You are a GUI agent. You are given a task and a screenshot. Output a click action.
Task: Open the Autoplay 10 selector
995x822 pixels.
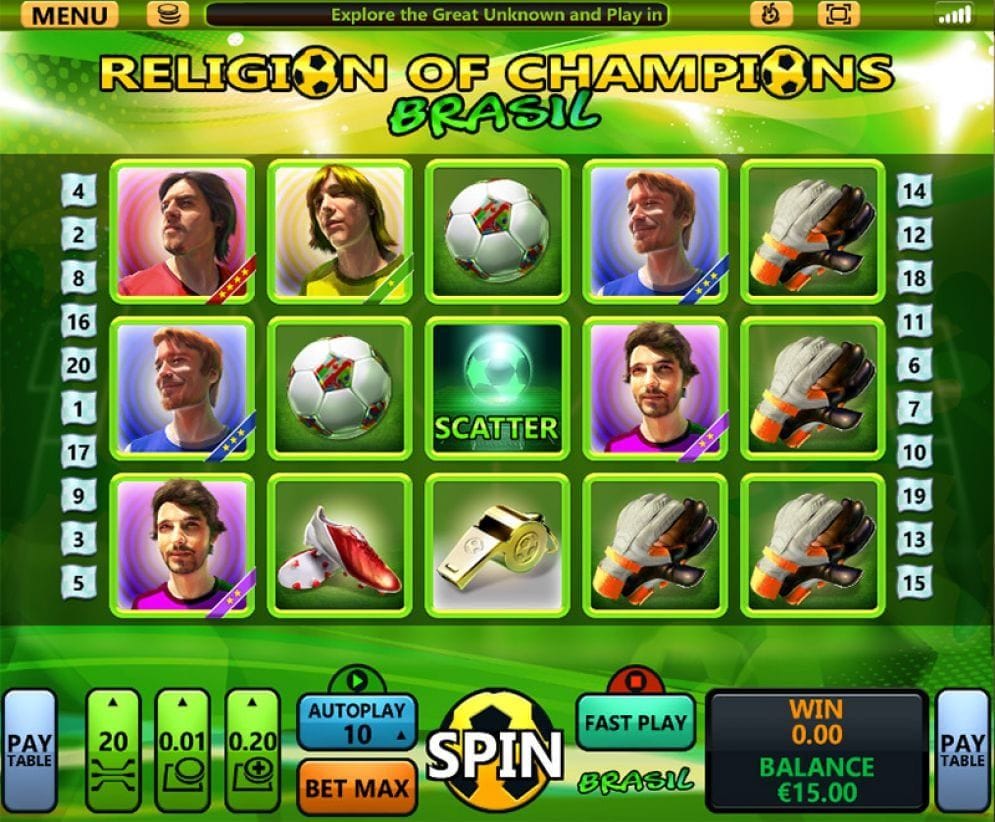click(x=357, y=722)
